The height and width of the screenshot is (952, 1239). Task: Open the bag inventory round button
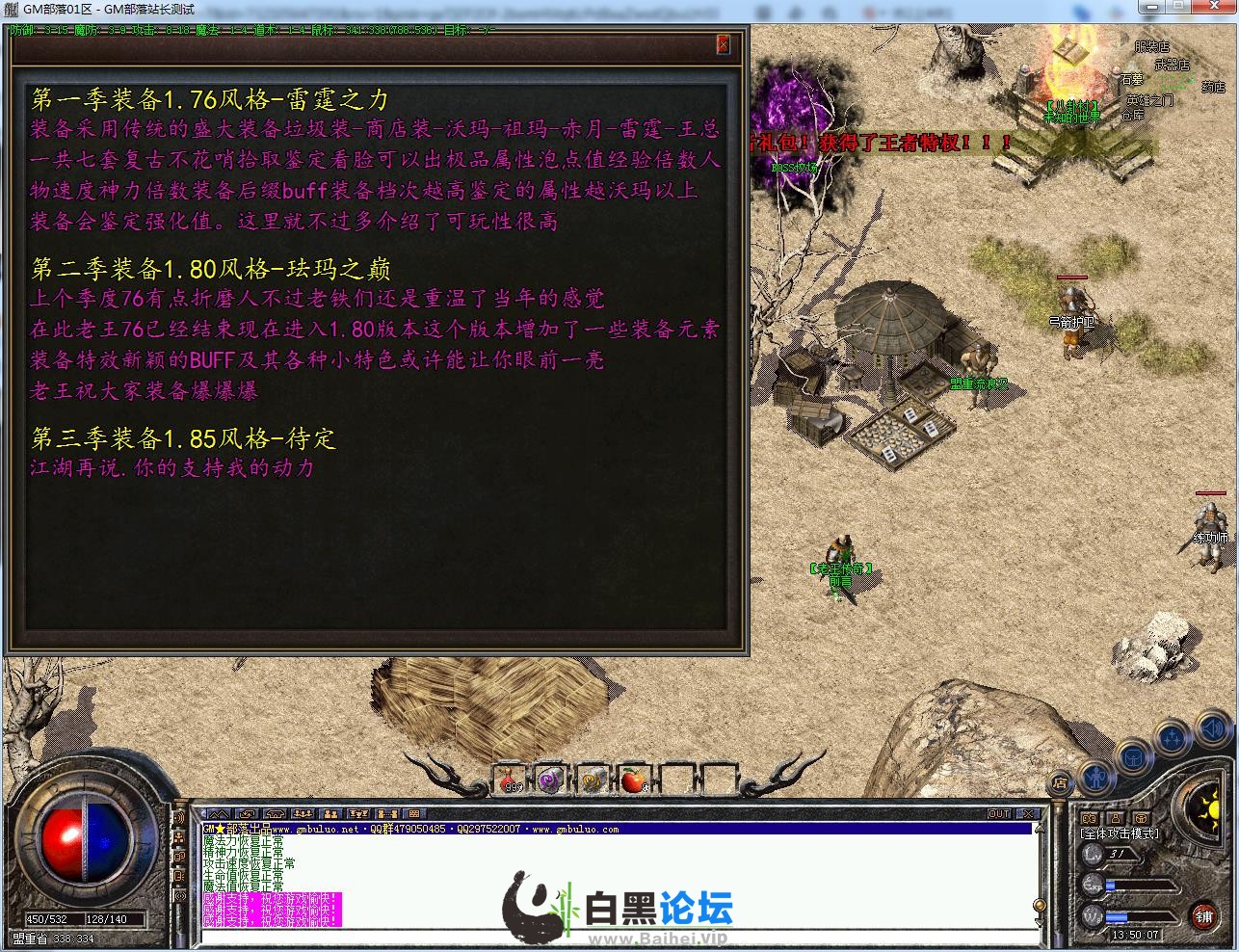[1133, 756]
